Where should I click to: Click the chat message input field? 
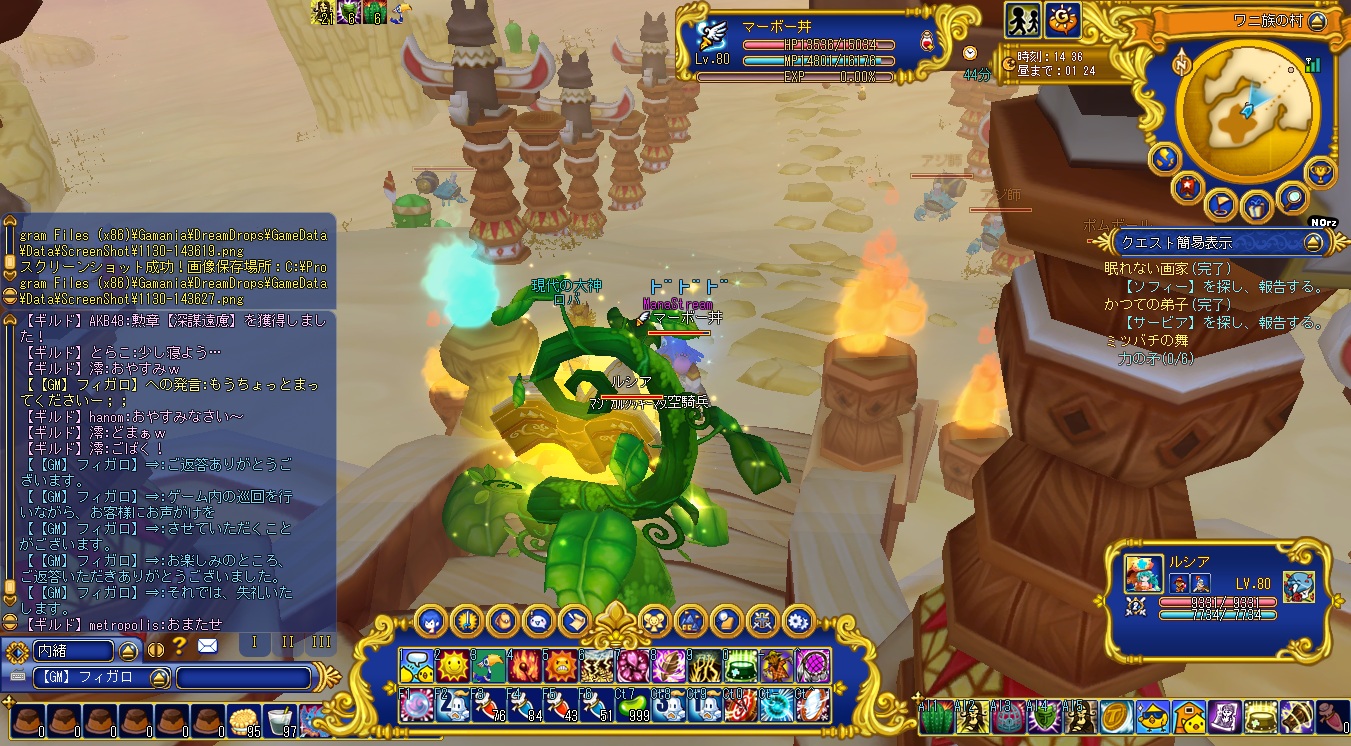(244, 678)
